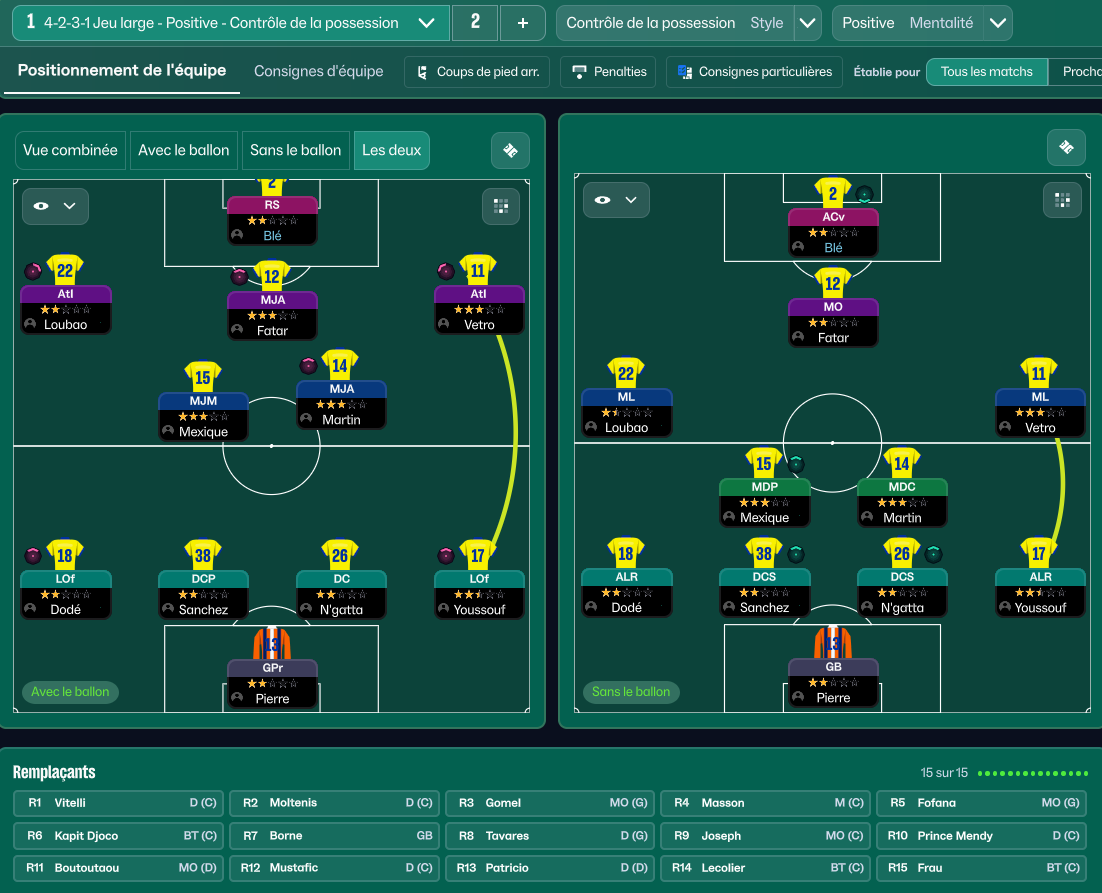
Task: Open the Penalties settings
Action: click(609, 72)
